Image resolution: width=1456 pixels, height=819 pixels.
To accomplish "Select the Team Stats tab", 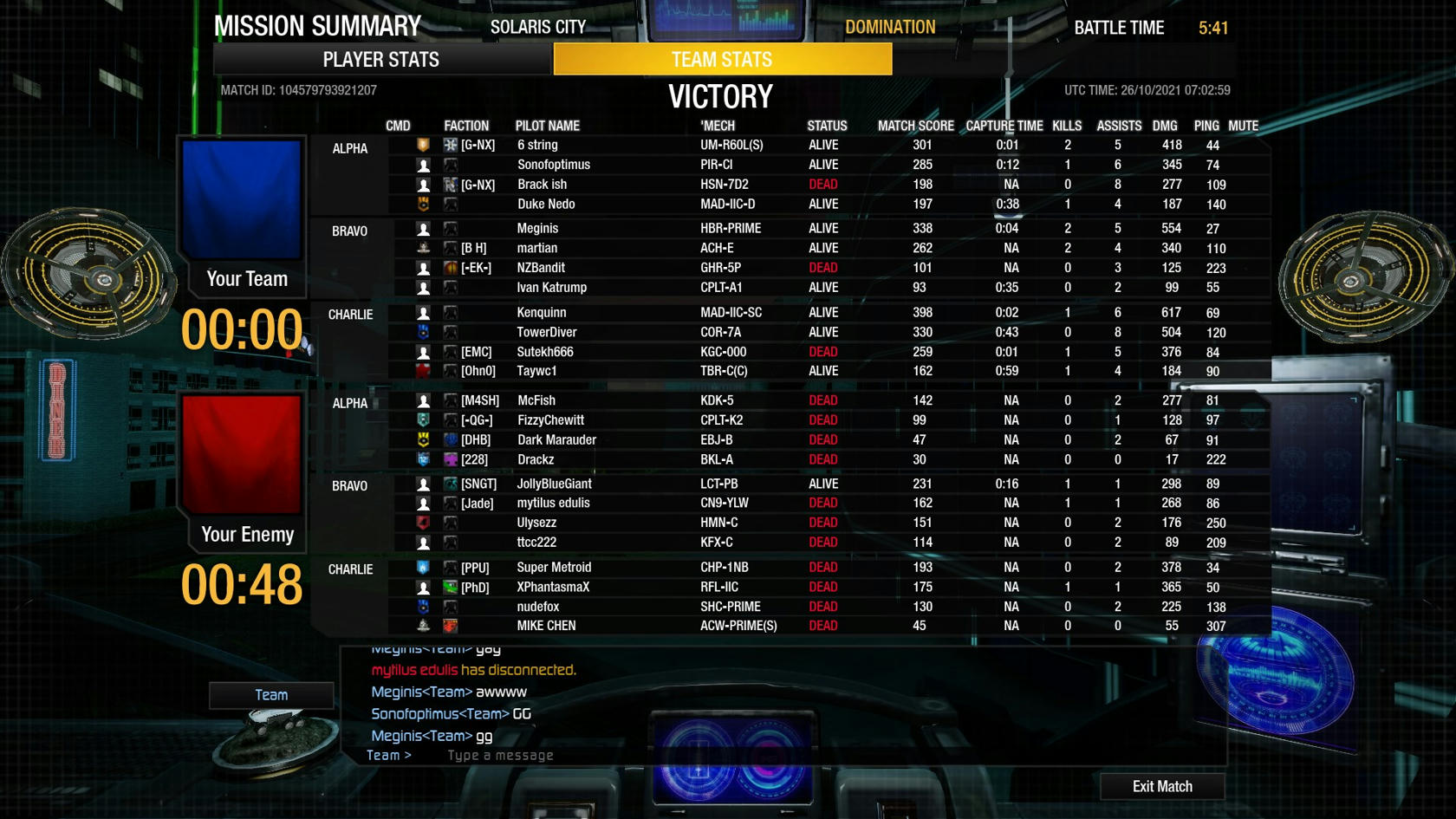I will tap(722, 60).
